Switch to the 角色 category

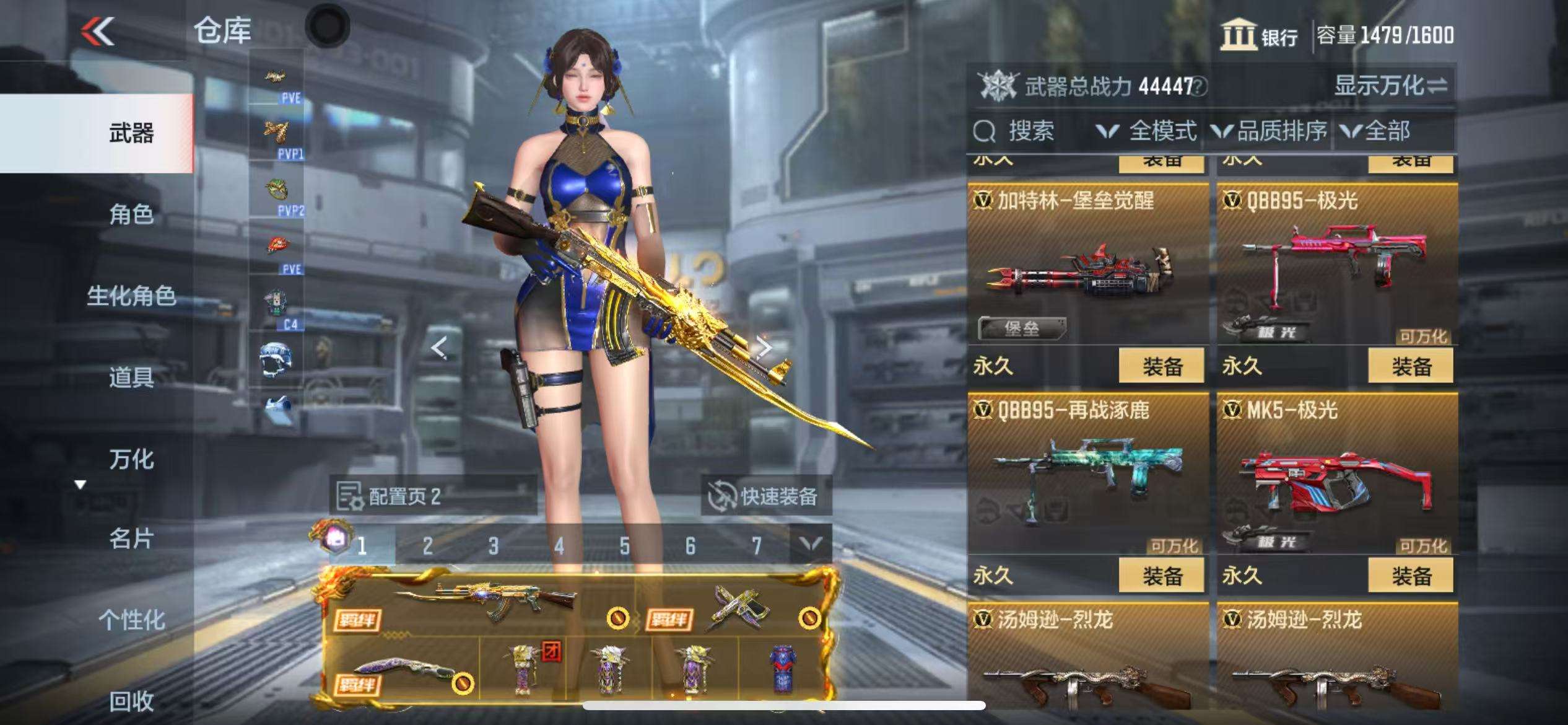point(131,214)
